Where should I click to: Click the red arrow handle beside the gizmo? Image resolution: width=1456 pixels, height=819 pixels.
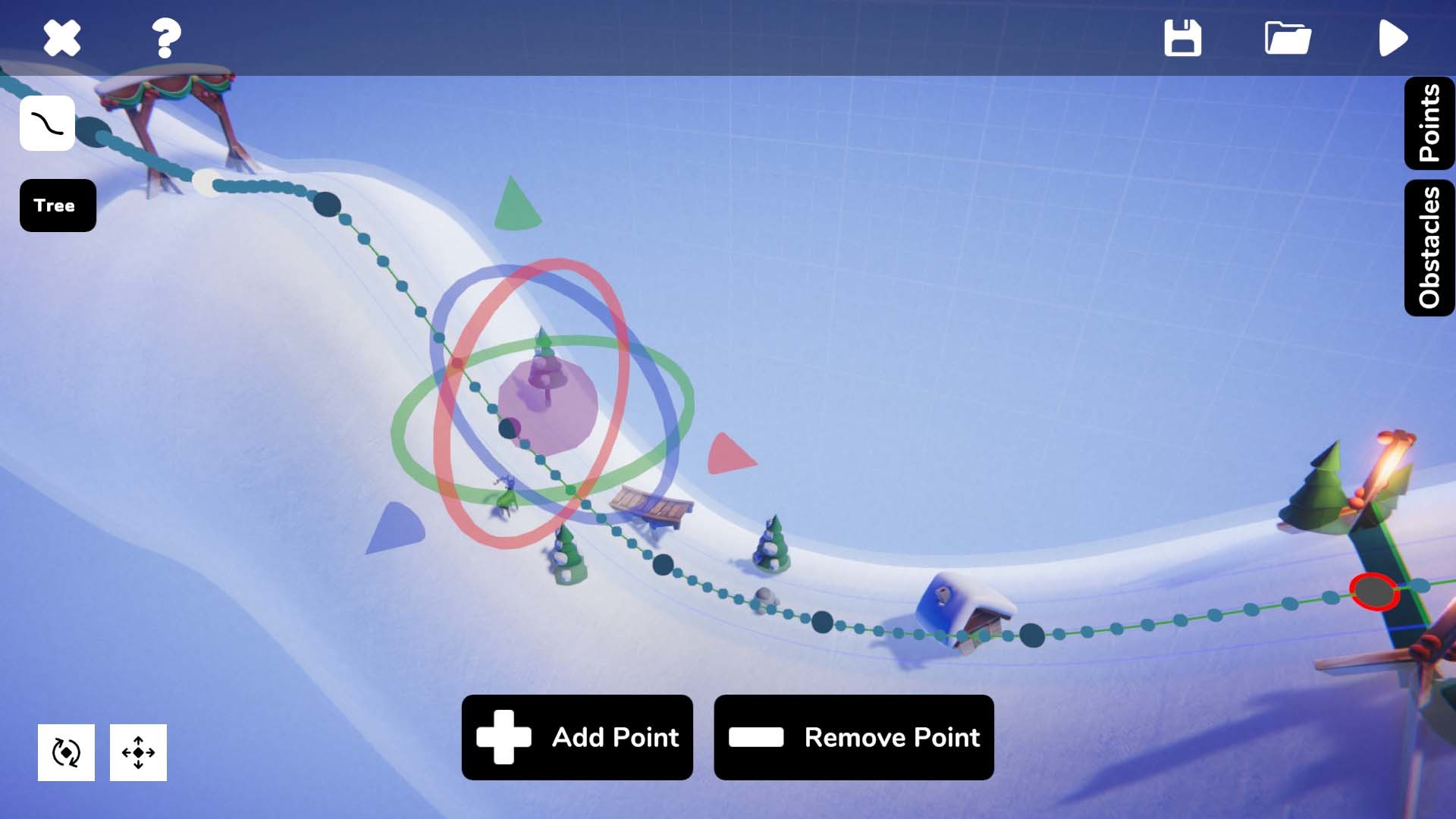[x=732, y=455]
